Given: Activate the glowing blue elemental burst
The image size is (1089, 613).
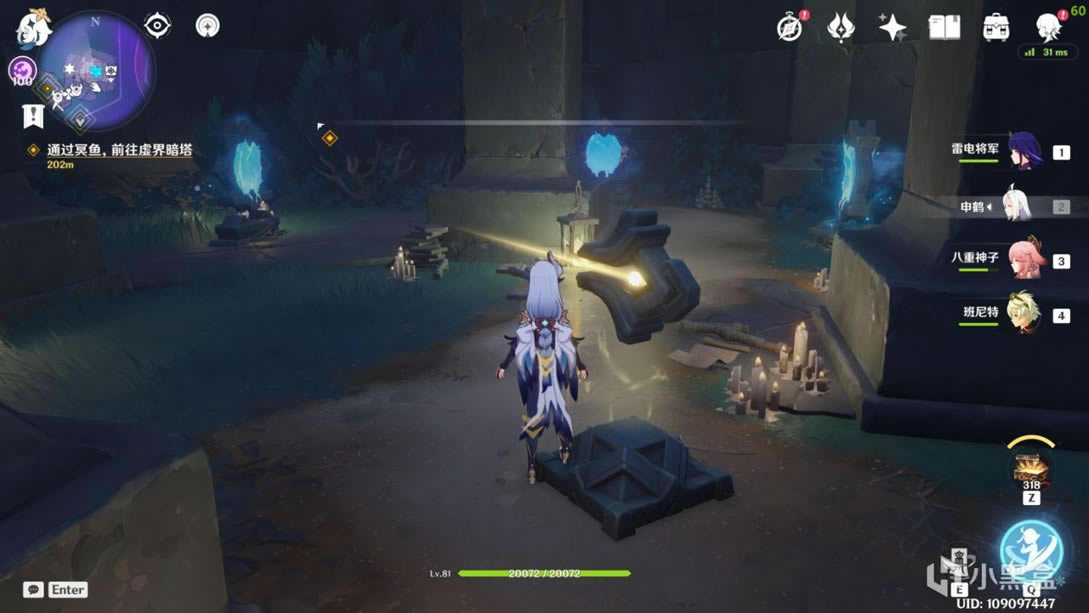Looking at the screenshot, I should coord(1031,549).
